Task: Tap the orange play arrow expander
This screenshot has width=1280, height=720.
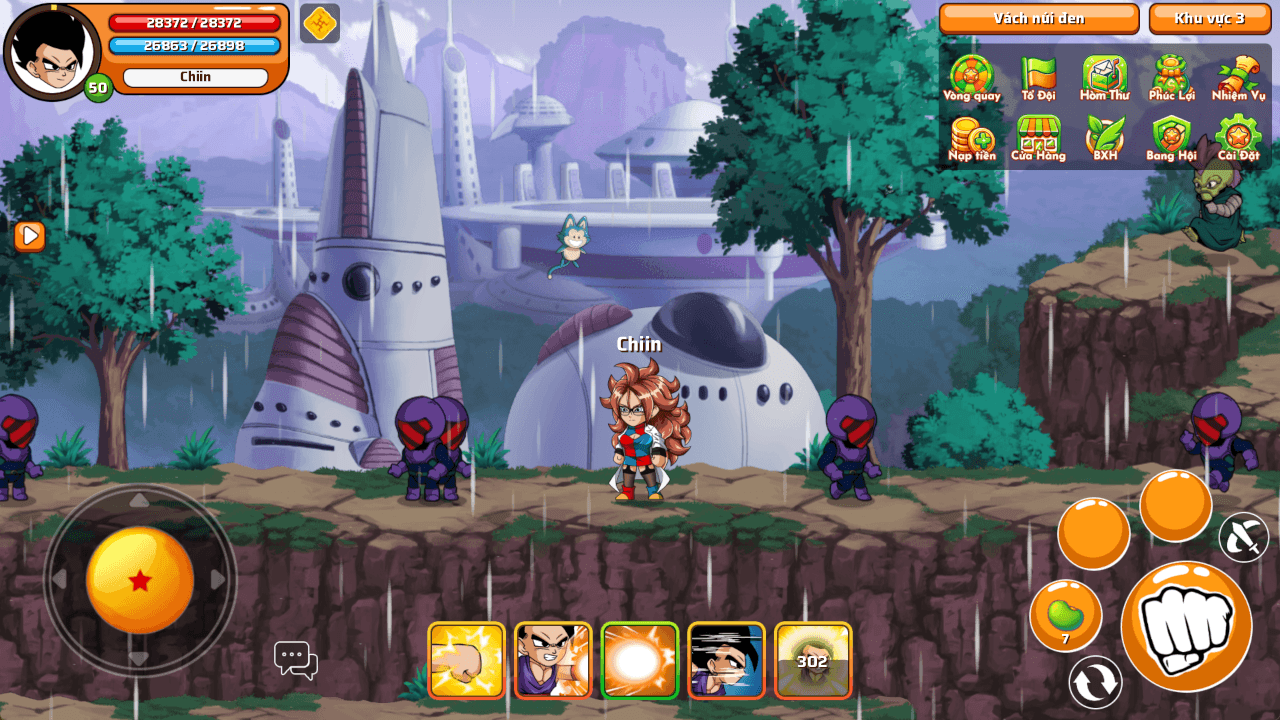Action: coord(29,236)
